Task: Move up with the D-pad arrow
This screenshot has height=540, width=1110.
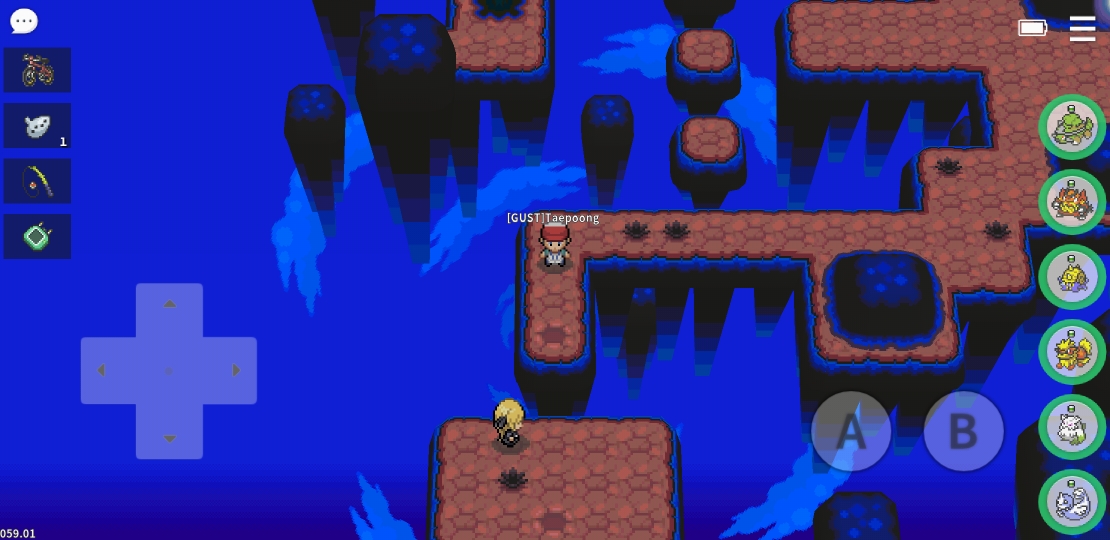Action: point(169,304)
